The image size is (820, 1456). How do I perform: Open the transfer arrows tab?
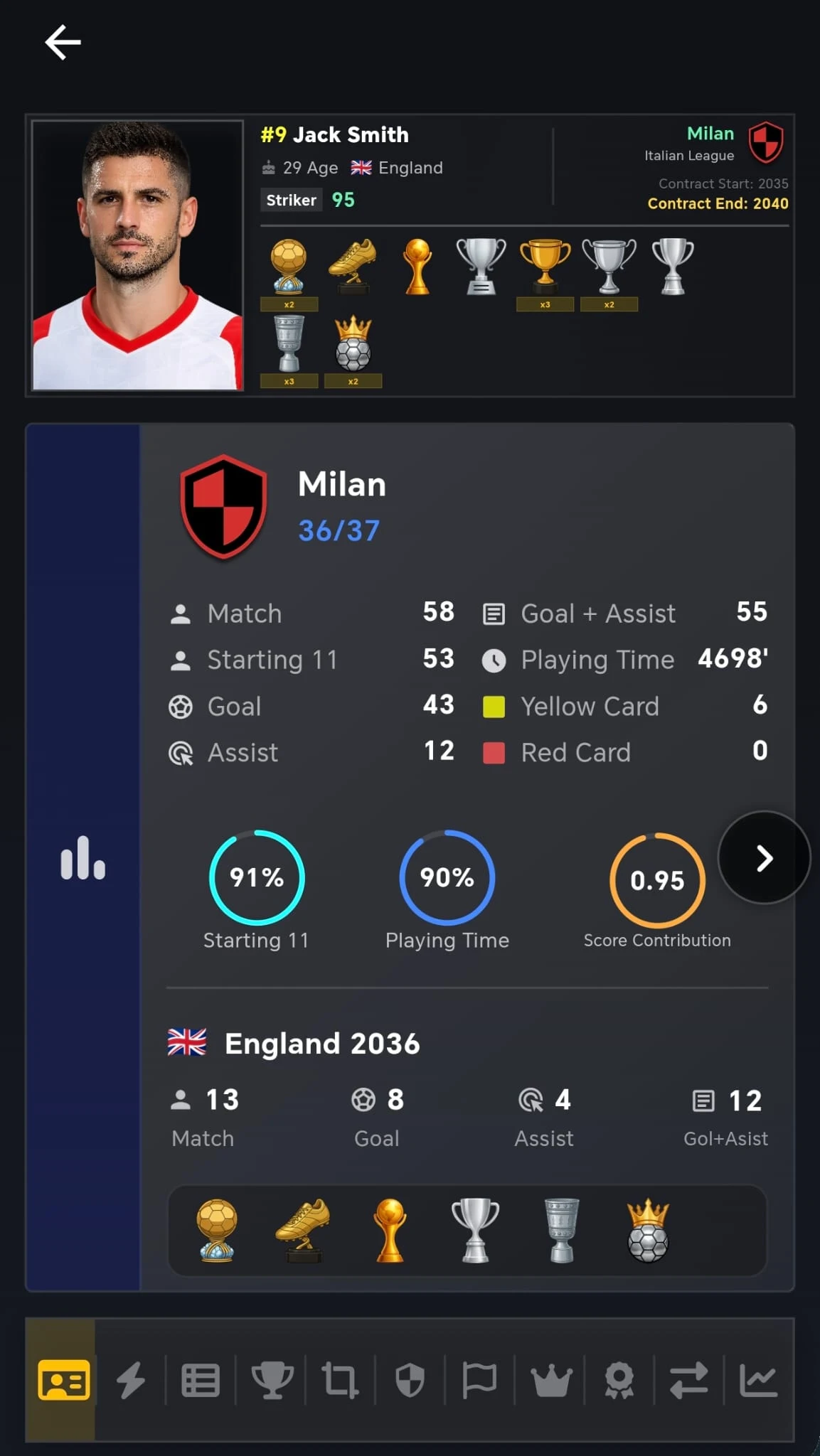click(688, 1380)
